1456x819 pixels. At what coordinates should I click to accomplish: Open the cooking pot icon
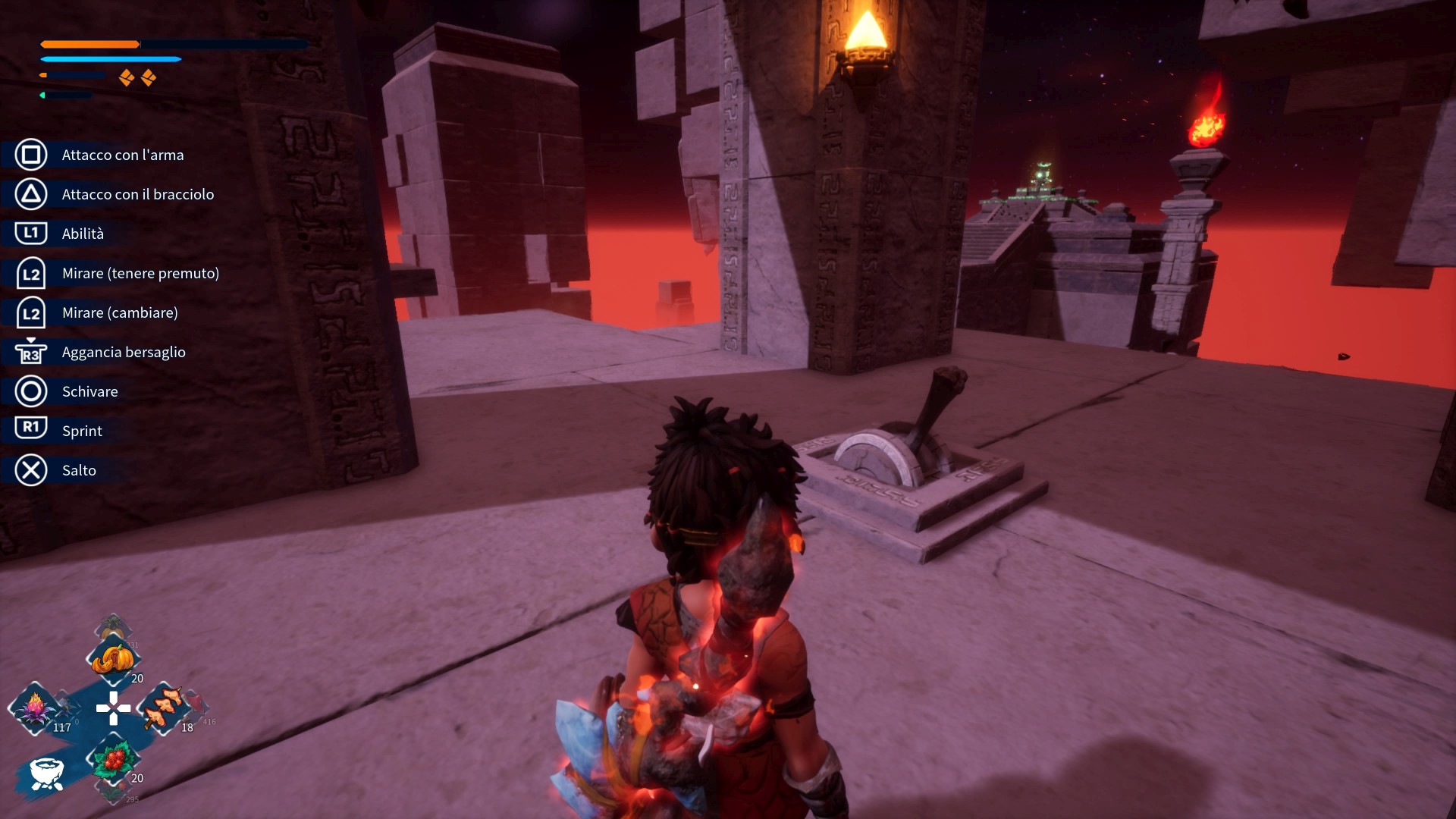(46, 773)
